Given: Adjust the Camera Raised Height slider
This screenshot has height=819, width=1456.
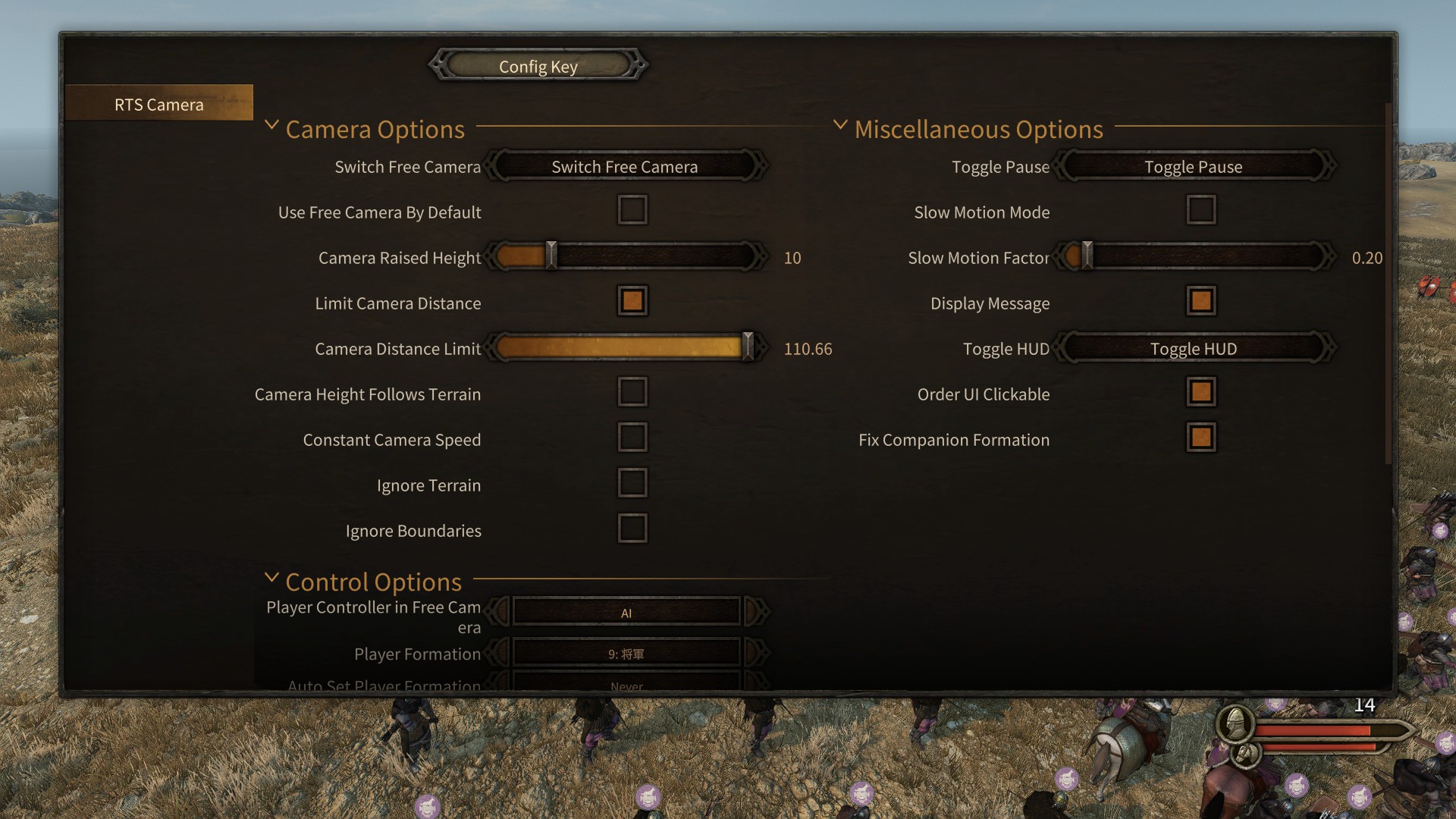Looking at the screenshot, I should [551, 256].
